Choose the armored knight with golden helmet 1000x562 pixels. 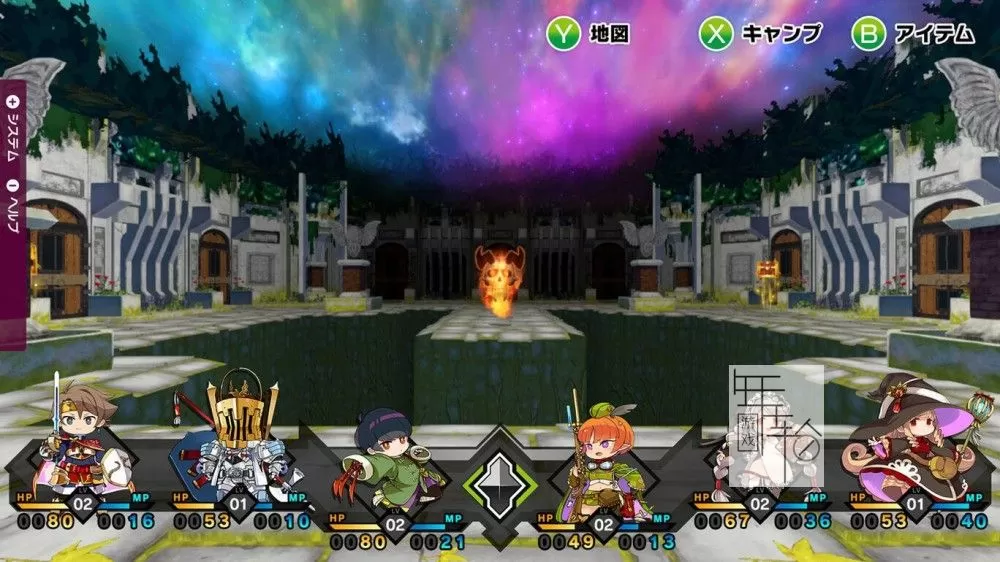[238, 440]
